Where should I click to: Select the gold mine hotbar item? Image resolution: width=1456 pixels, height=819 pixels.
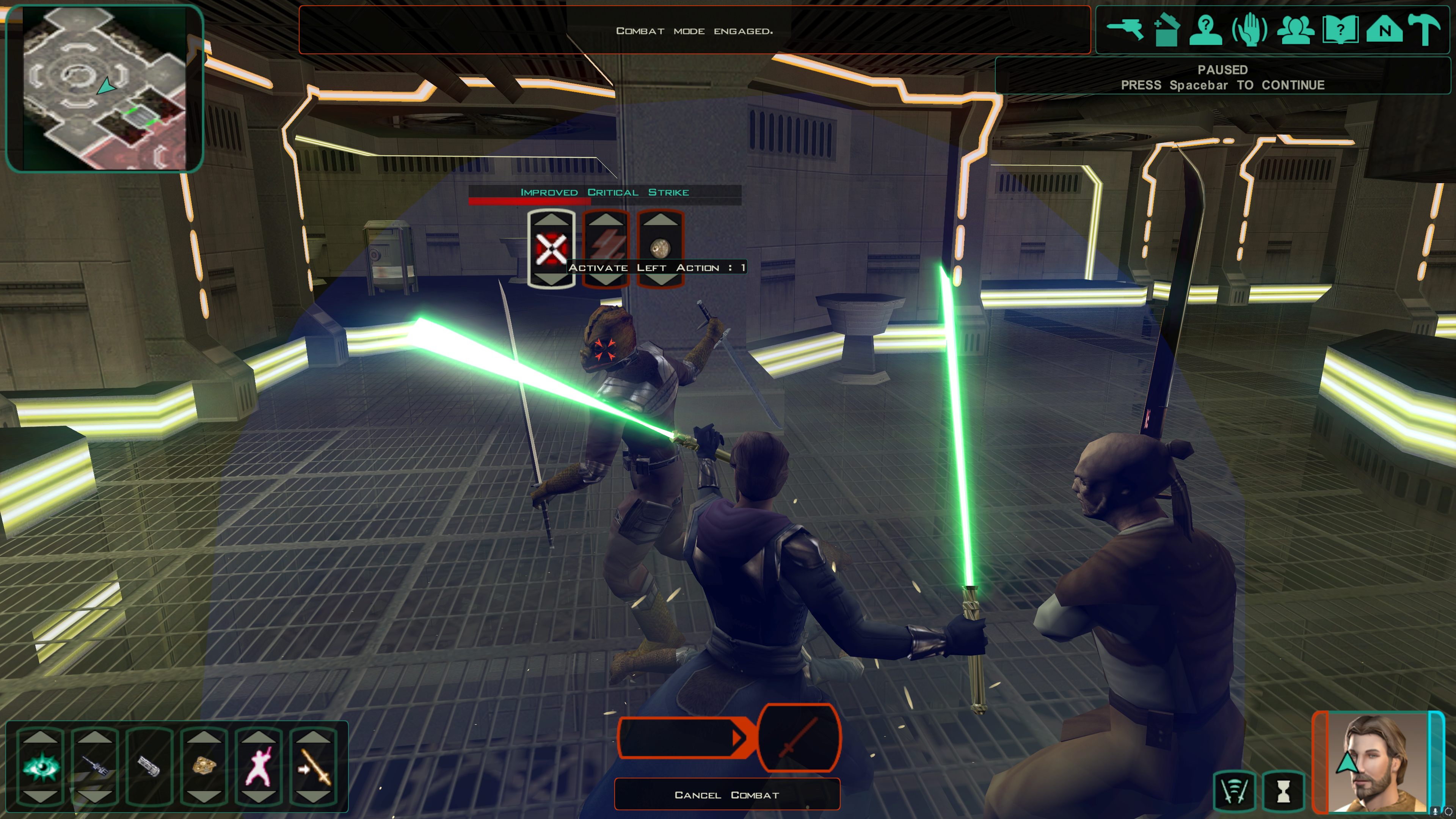204,766
